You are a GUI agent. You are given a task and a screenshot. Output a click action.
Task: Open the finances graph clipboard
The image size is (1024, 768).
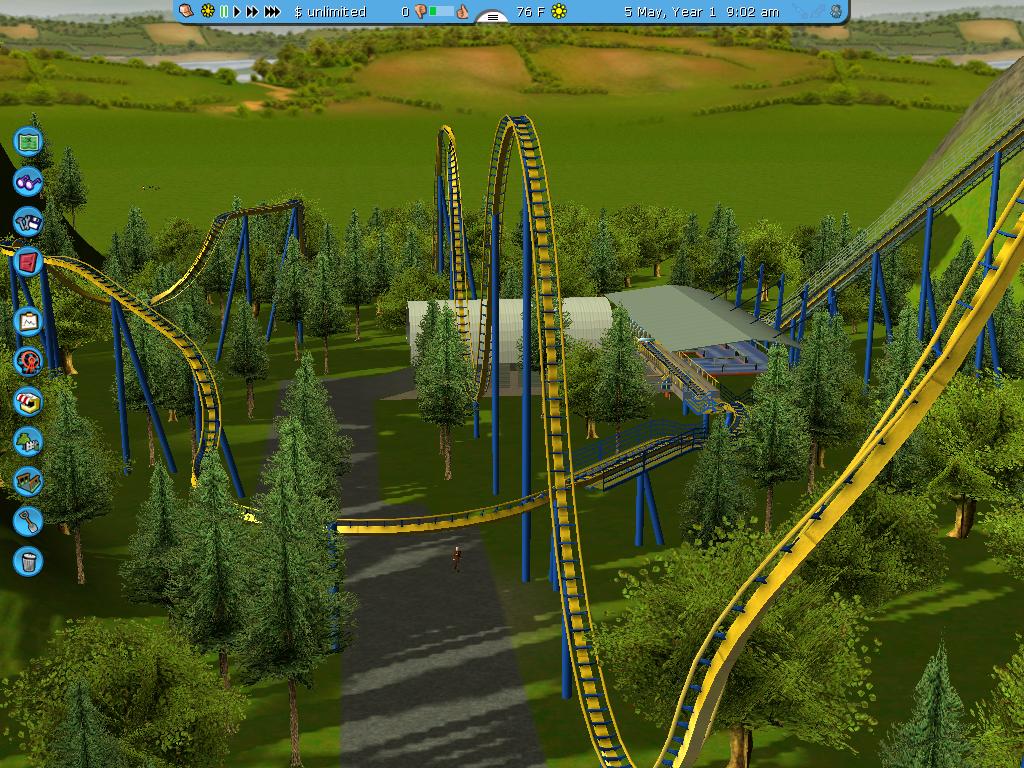pyautogui.click(x=28, y=321)
